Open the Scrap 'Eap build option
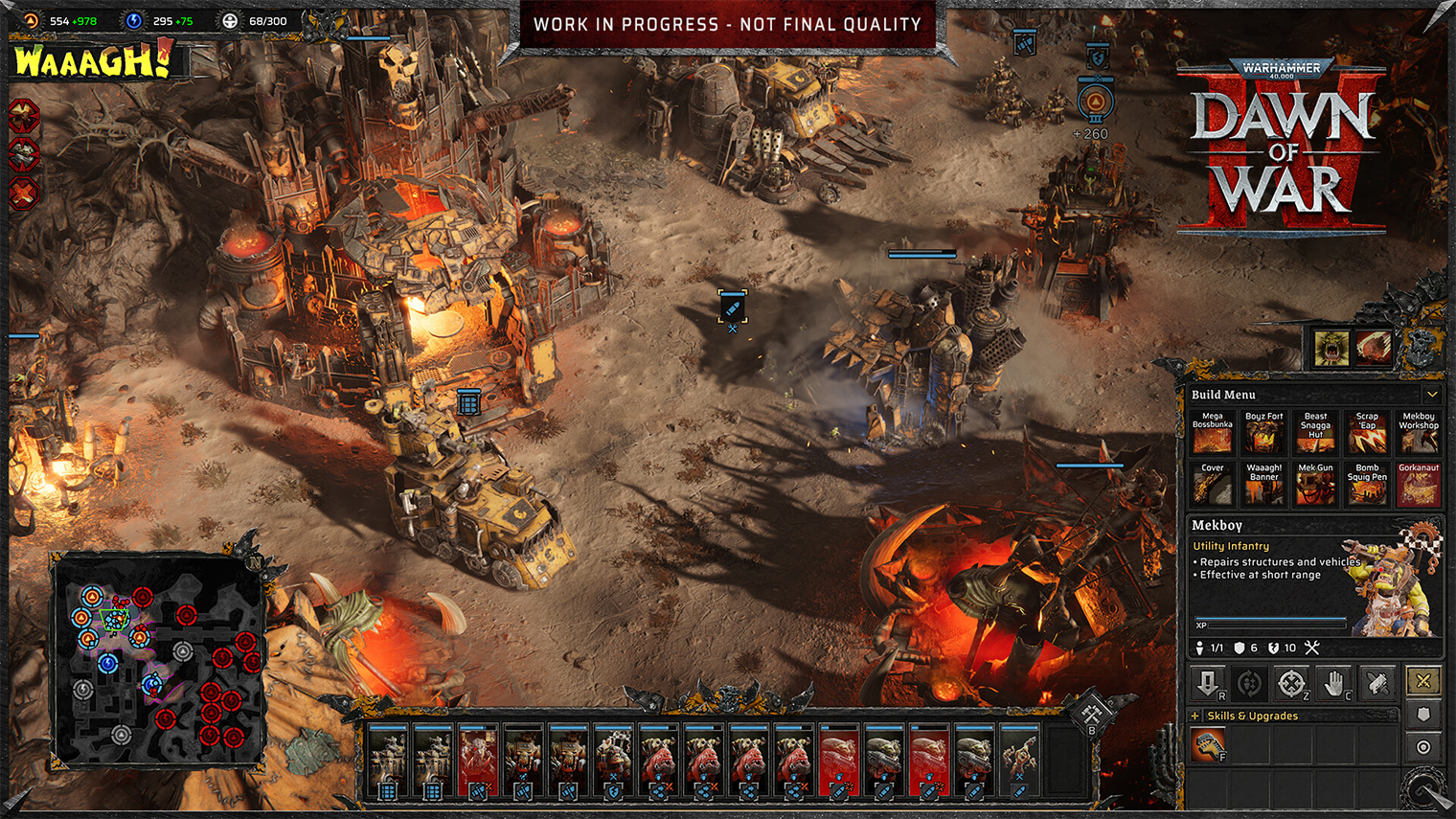Screen dimensions: 1456x819 click(1367, 433)
